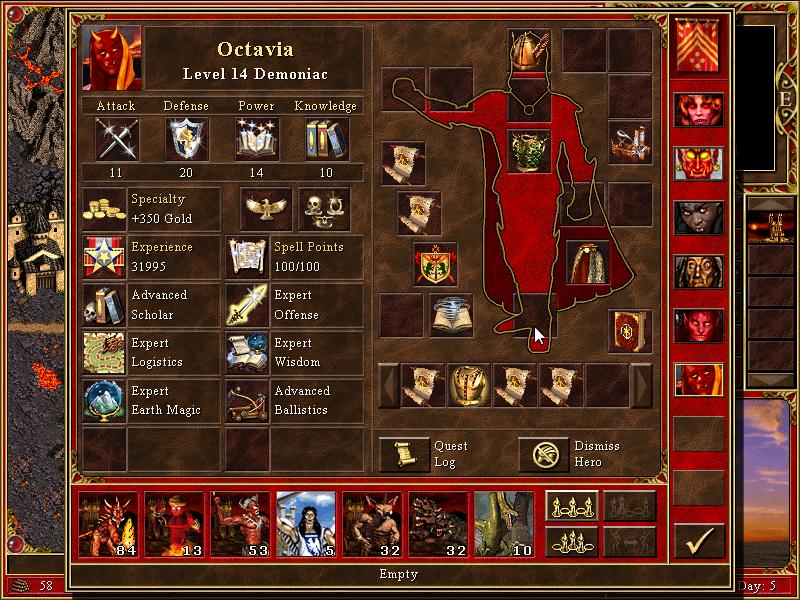
Task: Confirm with the checkmark button
Action: tap(699, 540)
